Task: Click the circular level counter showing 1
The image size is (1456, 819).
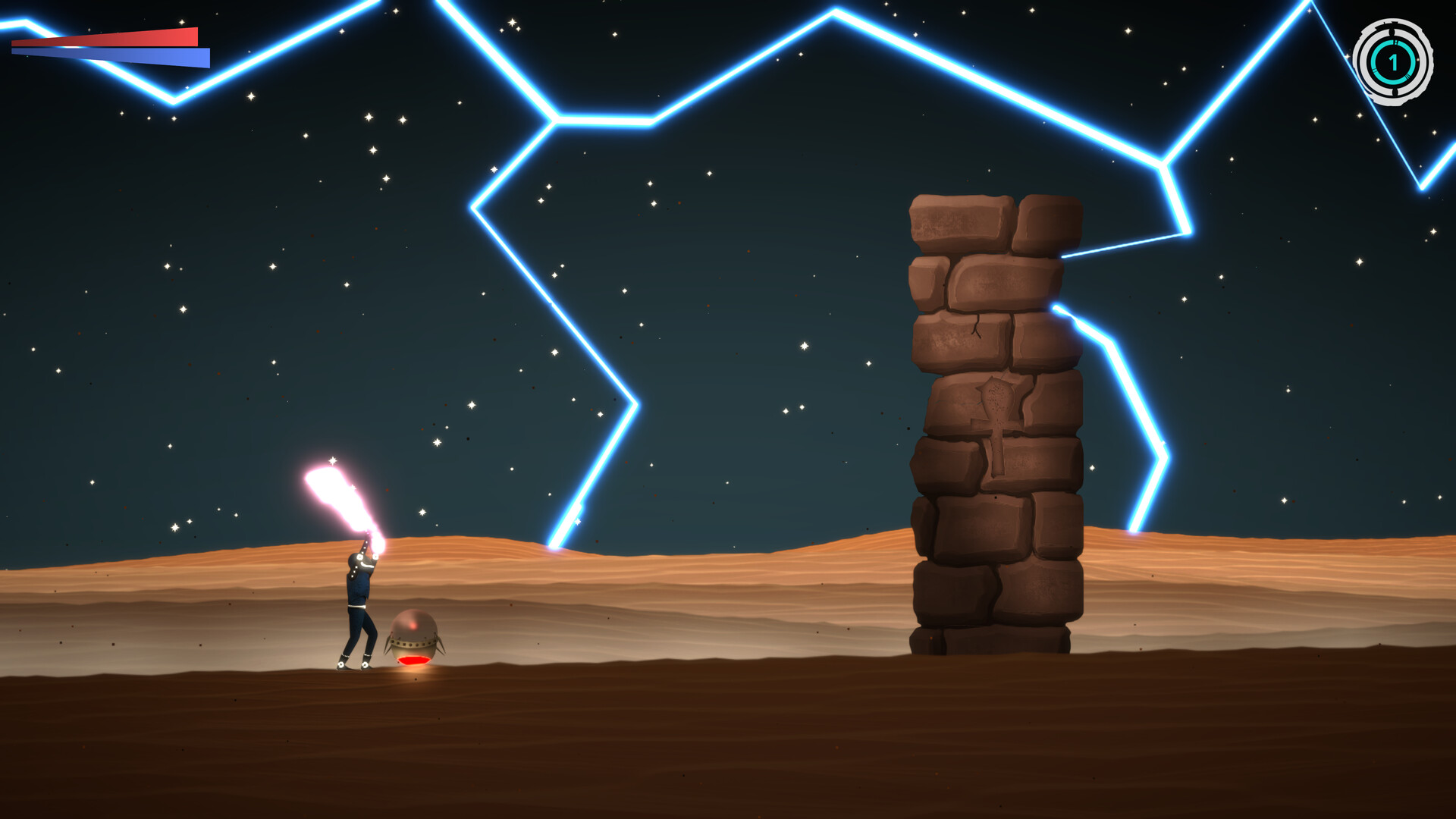Action: click(x=1393, y=61)
